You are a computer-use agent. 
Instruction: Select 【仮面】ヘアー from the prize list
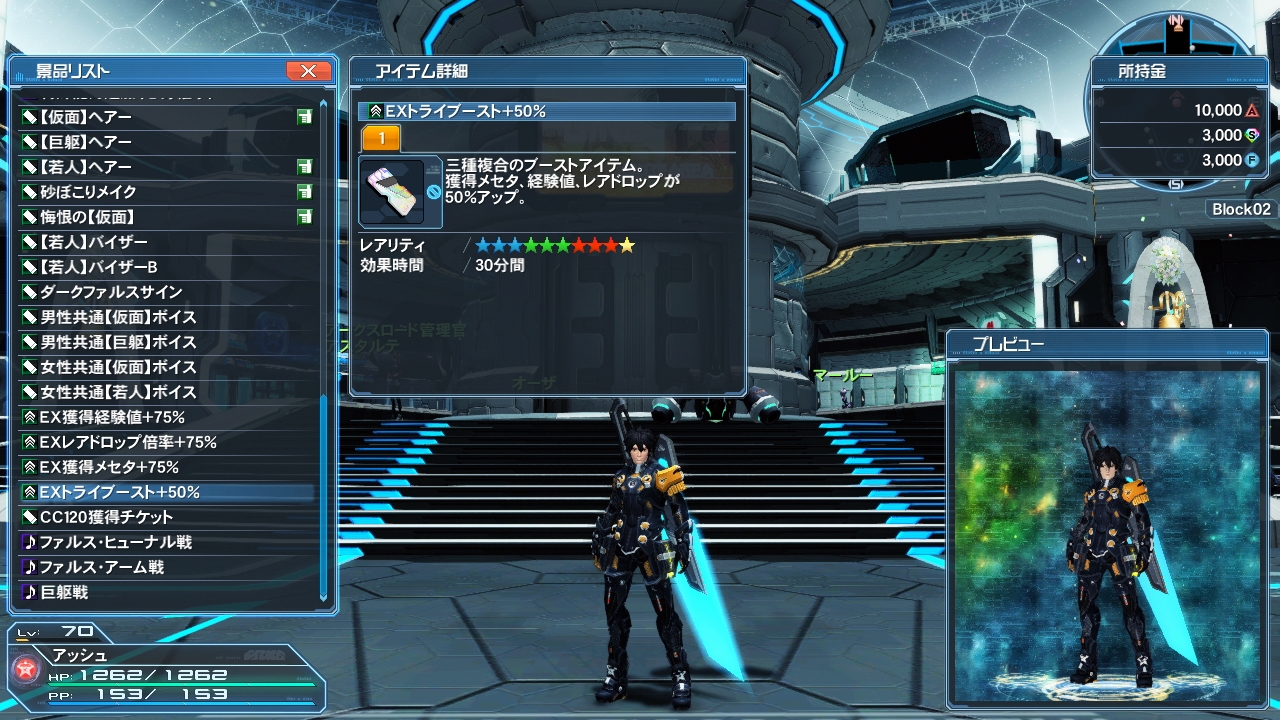click(86, 117)
